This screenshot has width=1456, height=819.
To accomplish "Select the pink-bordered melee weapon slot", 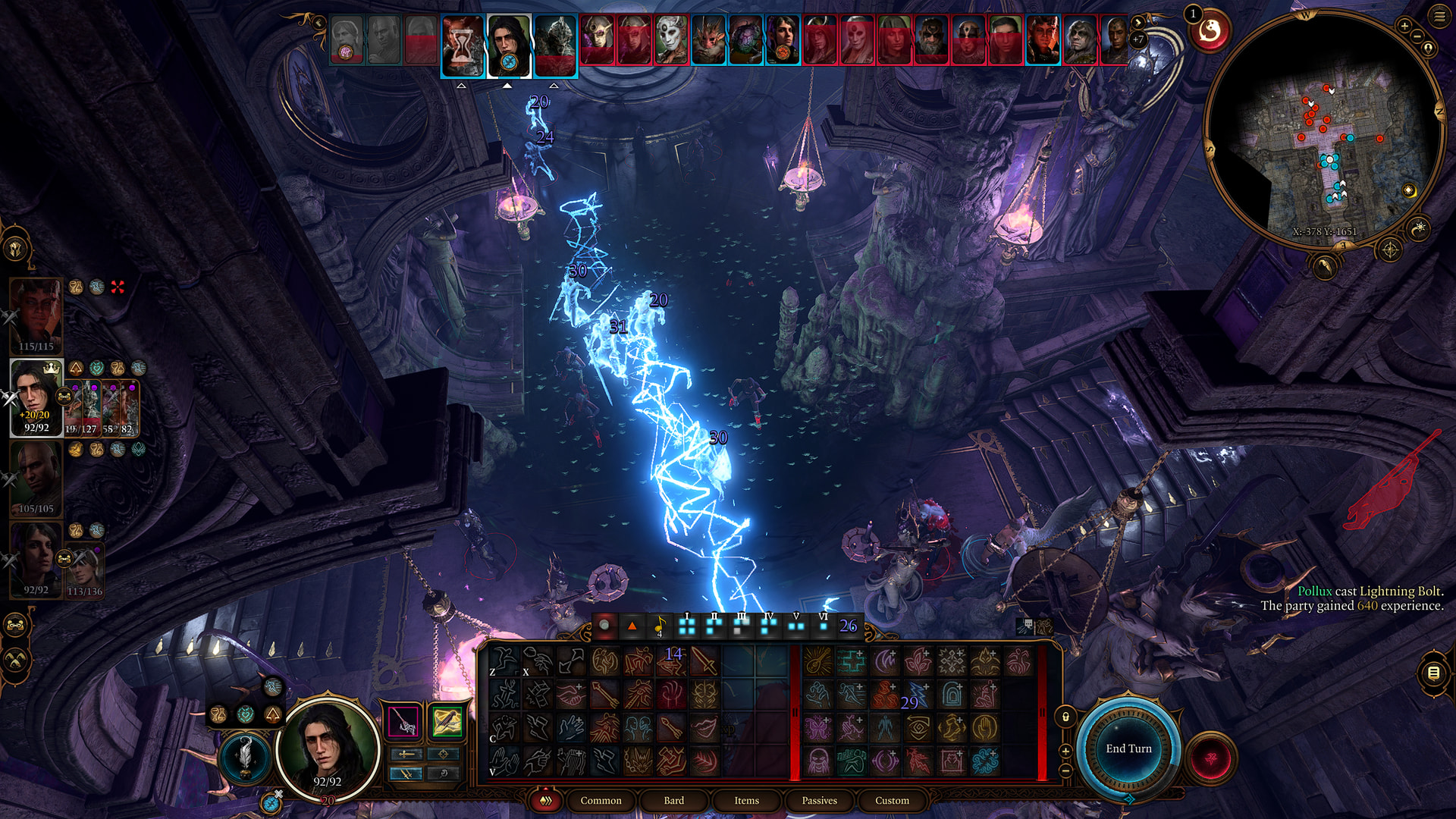I will tap(403, 721).
